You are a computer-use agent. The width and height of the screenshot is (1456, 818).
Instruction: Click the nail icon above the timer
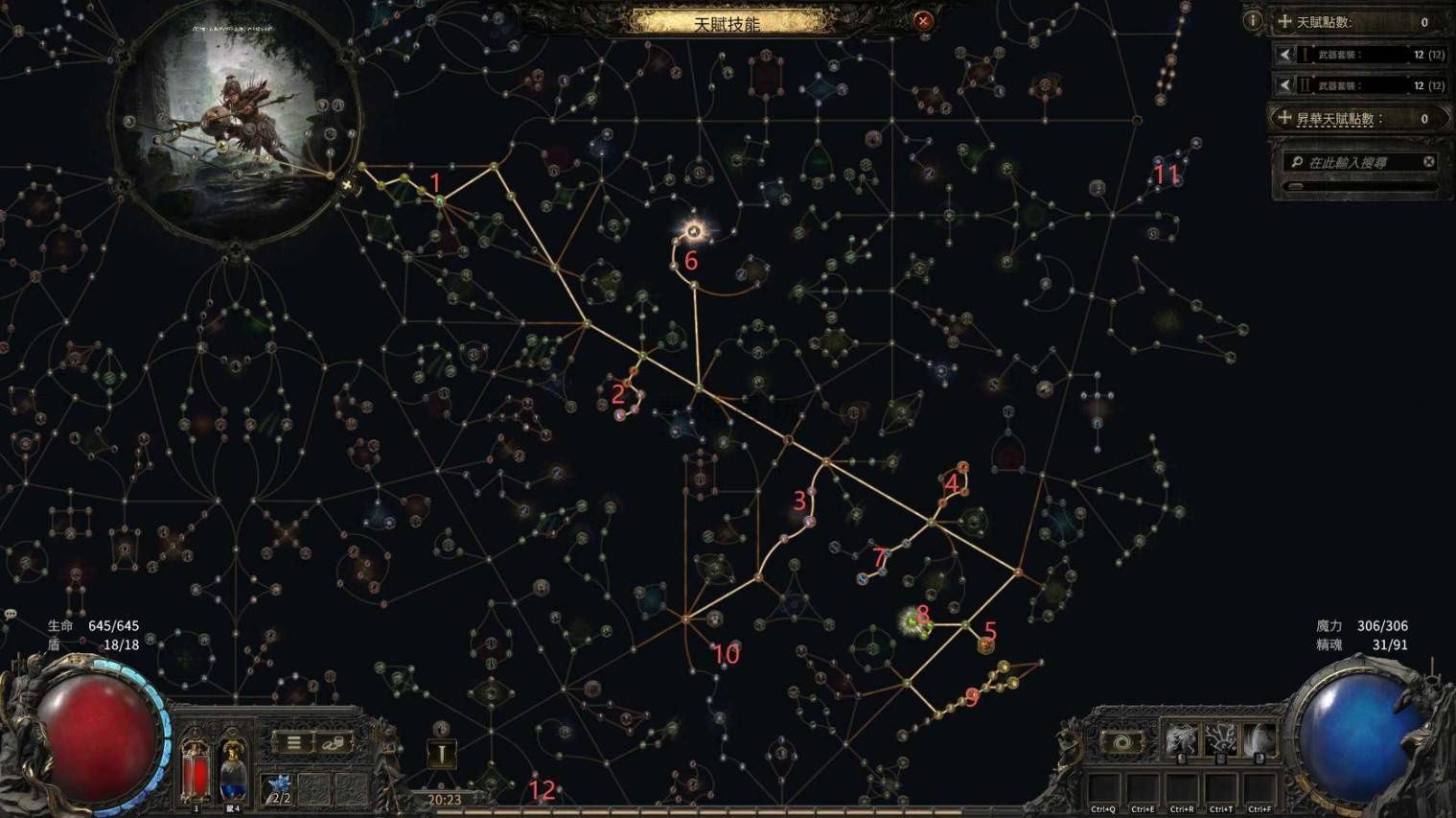click(x=442, y=754)
